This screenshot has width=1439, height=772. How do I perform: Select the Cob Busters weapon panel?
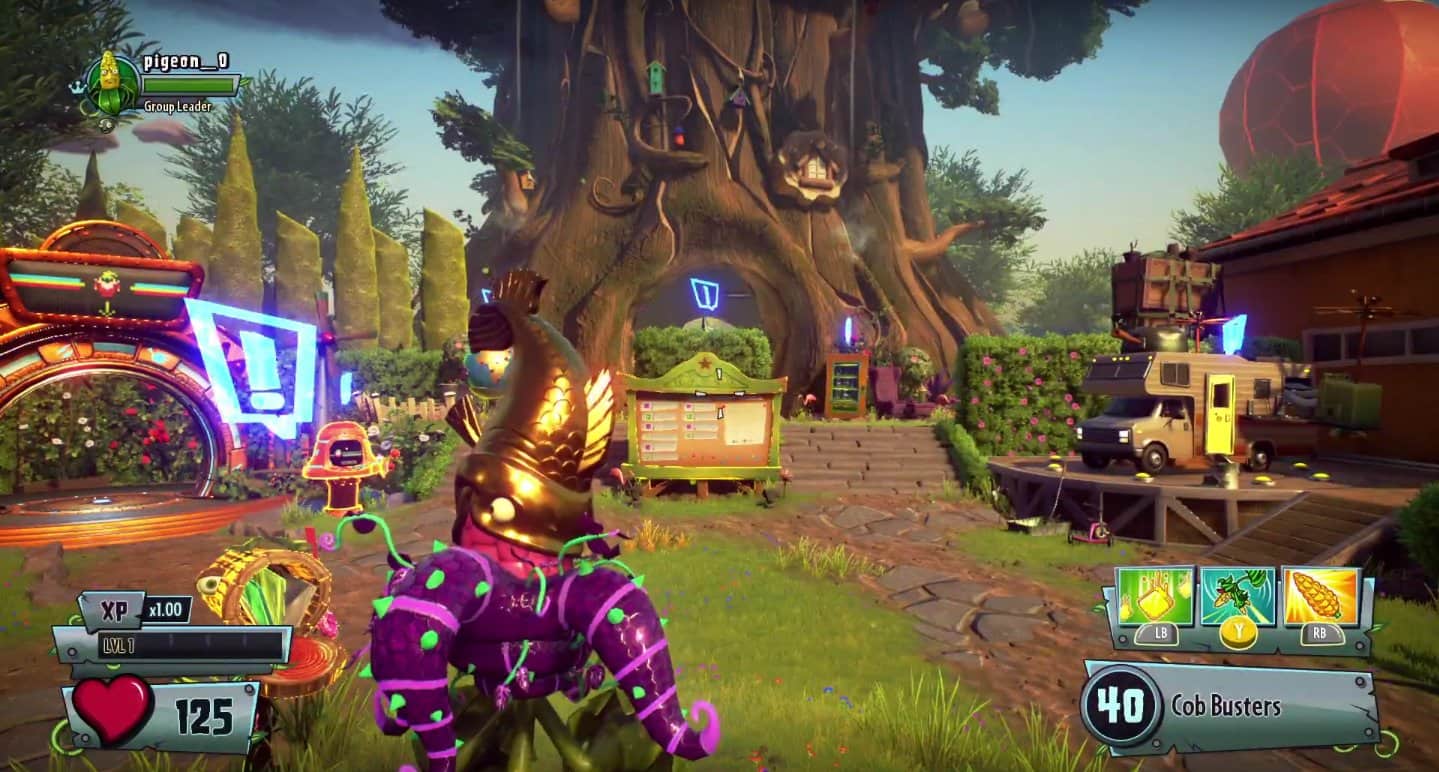[1232, 707]
